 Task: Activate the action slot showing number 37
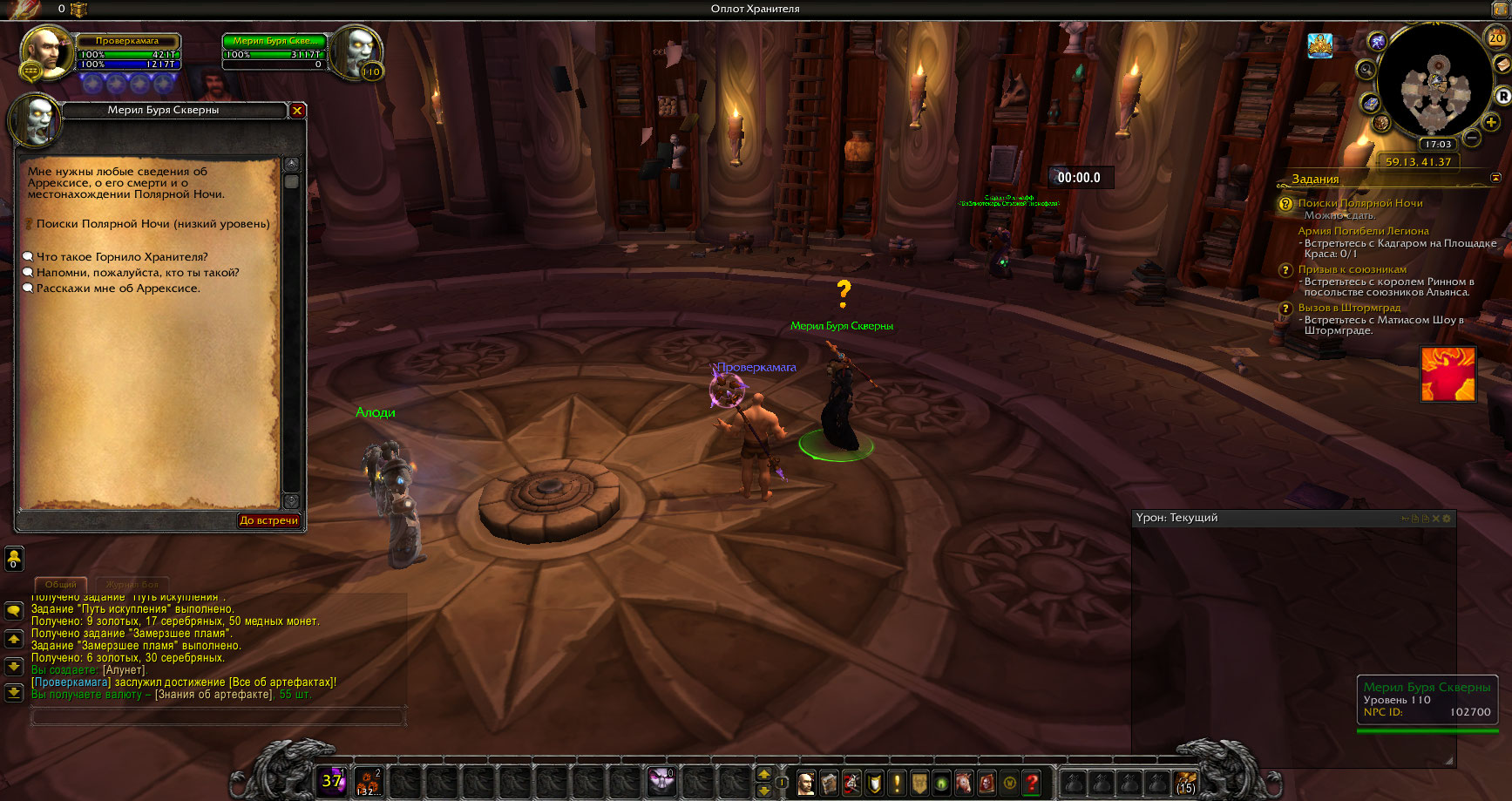(333, 781)
